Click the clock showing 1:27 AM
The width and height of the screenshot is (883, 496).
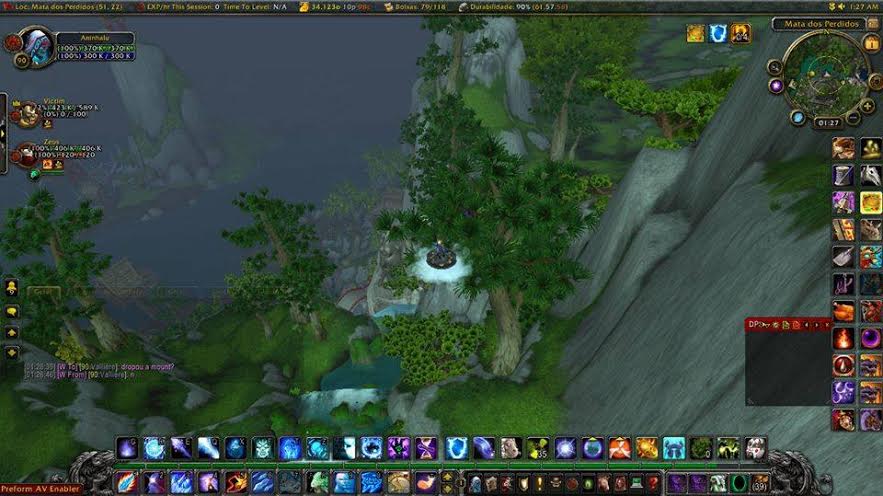click(865, 6)
